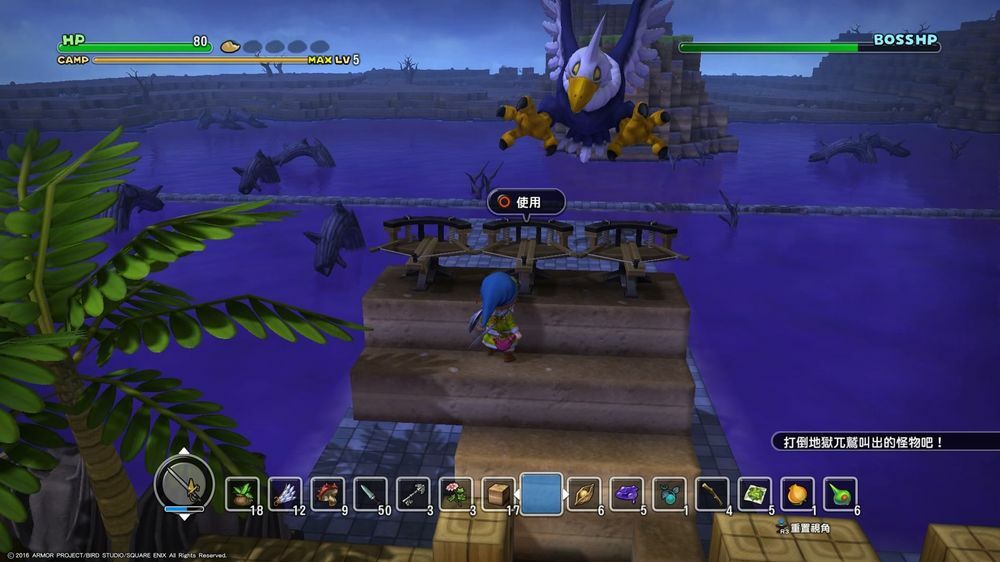Select the white feather bundle slot
The width and height of the screenshot is (1000, 562).
click(285, 493)
